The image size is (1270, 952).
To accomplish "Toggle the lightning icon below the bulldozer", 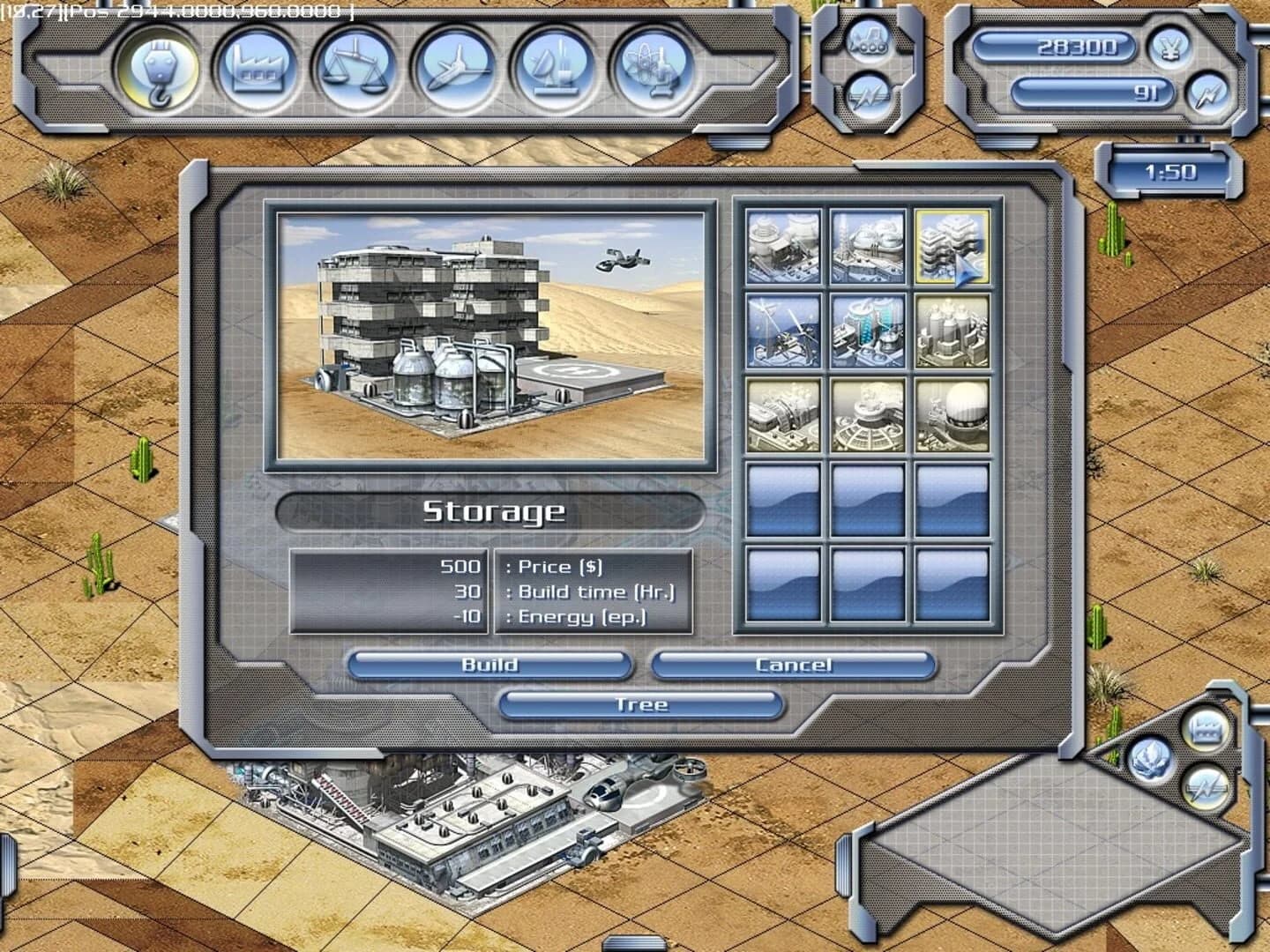I will coord(870,94).
